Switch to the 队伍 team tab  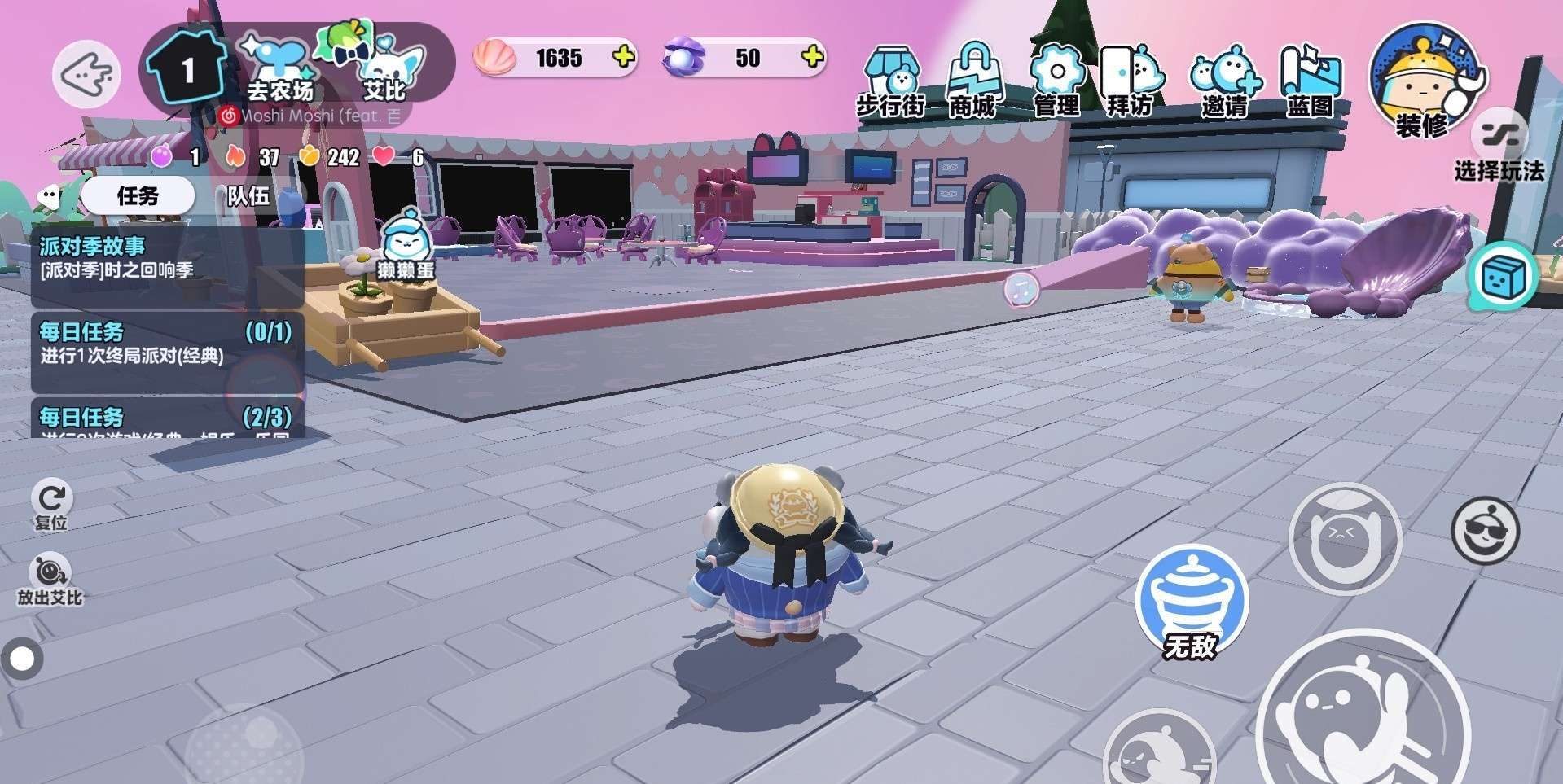tap(248, 196)
